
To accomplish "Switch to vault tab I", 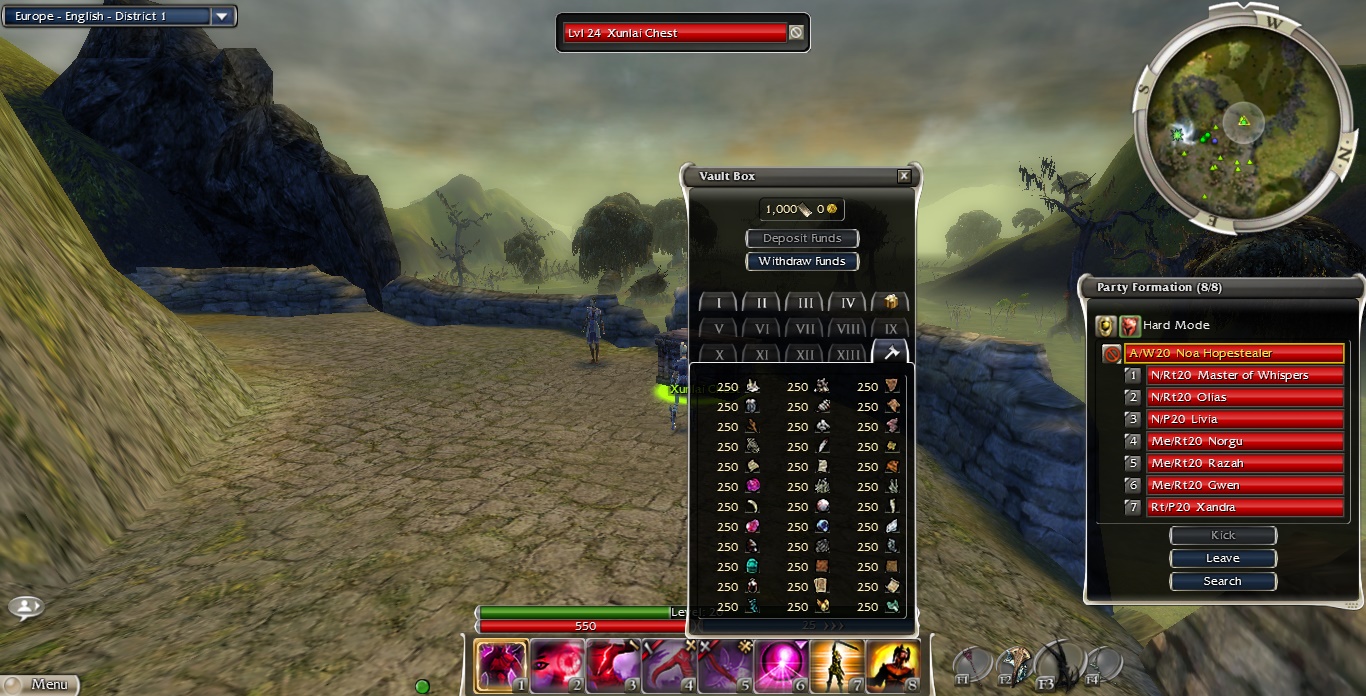I will [x=718, y=303].
